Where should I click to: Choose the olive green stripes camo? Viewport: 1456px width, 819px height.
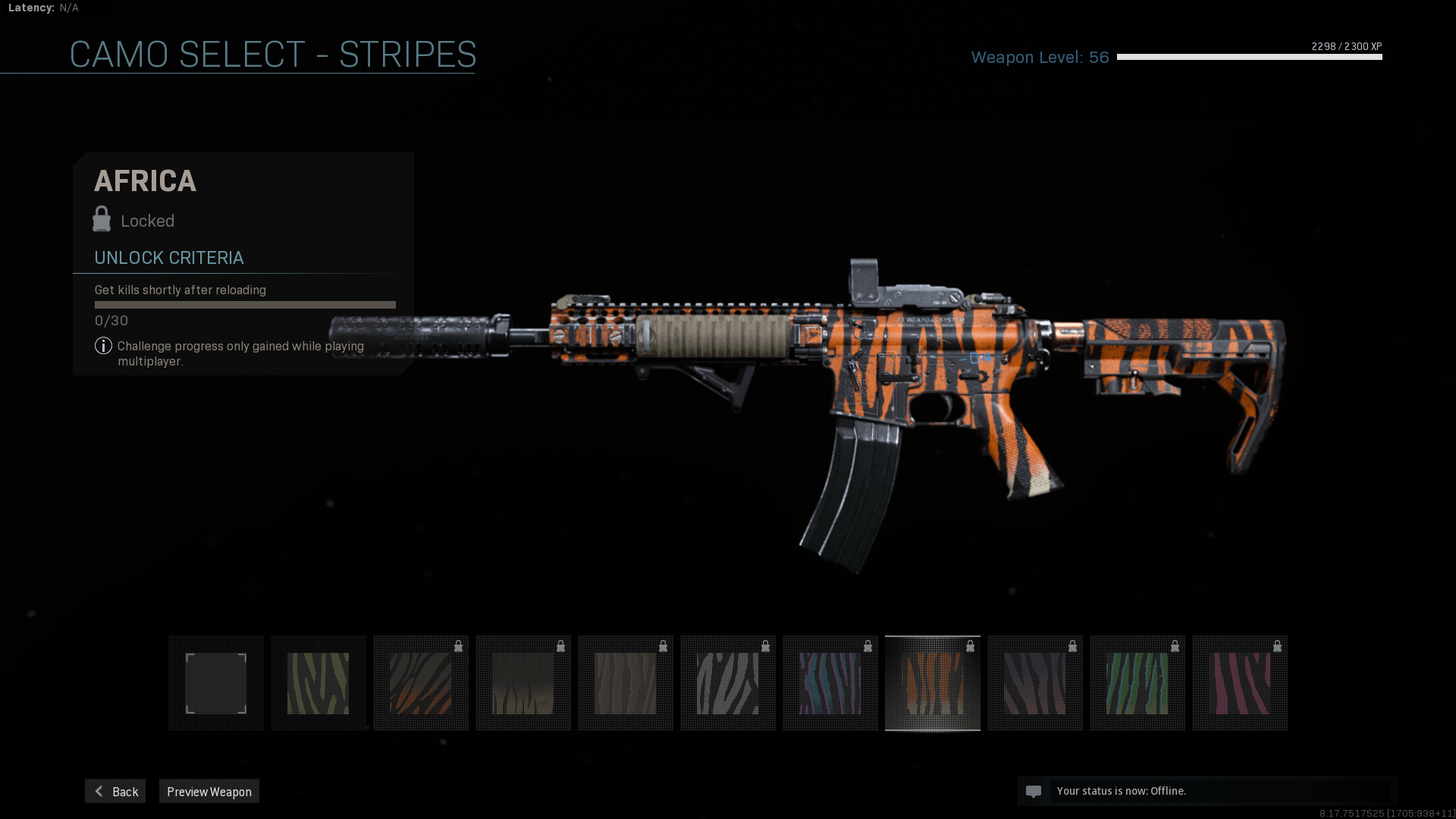coord(318,683)
